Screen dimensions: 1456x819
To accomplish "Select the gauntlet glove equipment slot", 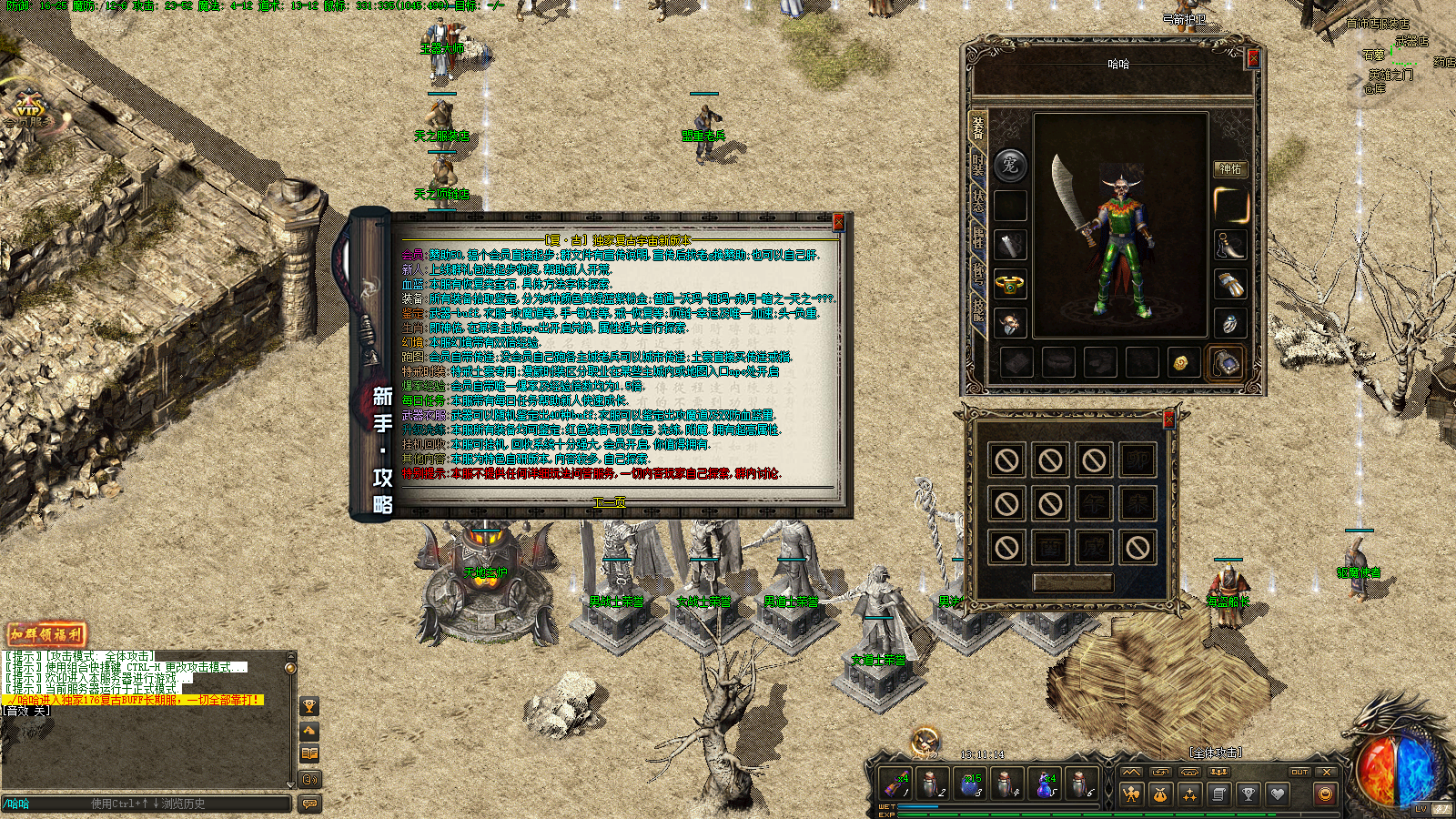I will pyautogui.click(x=1230, y=284).
